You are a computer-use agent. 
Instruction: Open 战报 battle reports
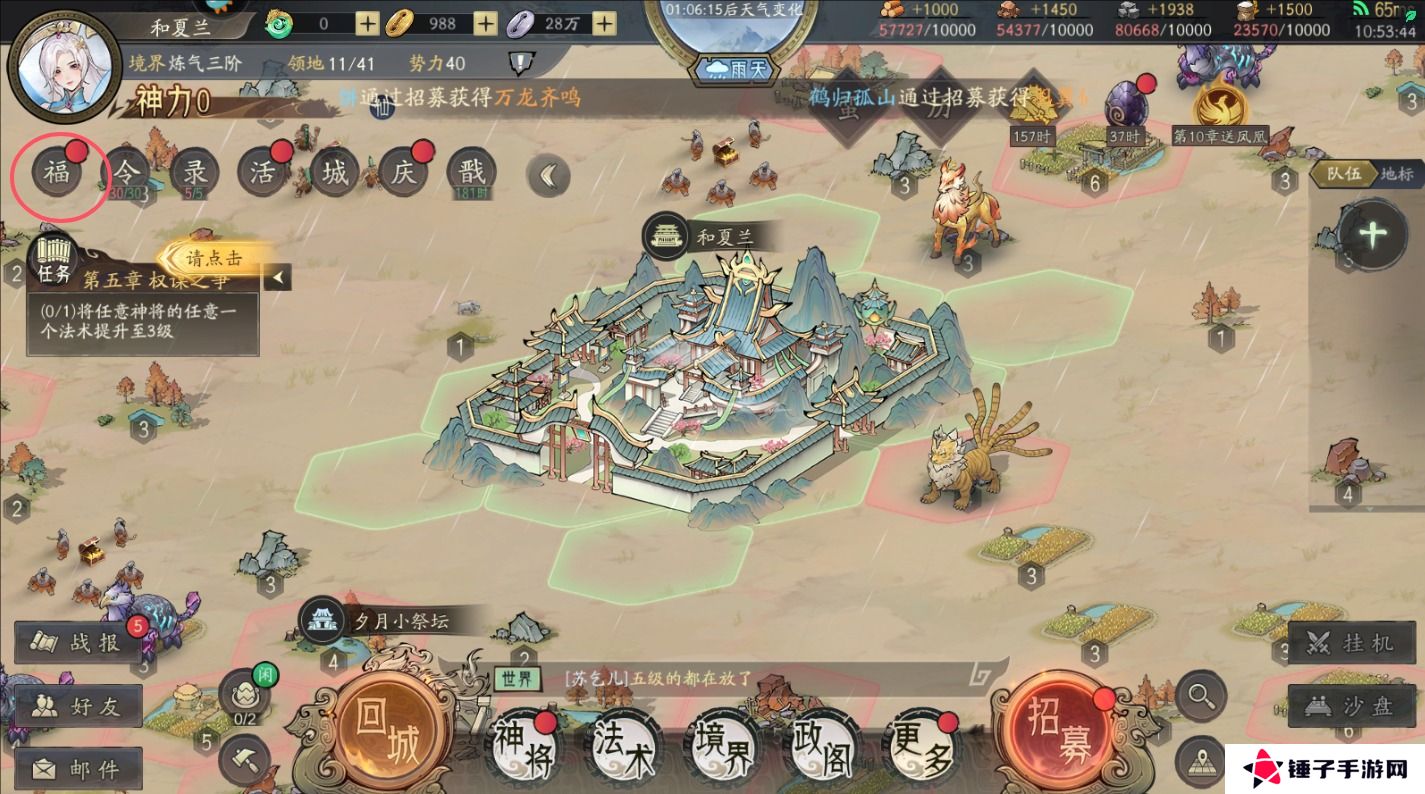(x=79, y=643)
